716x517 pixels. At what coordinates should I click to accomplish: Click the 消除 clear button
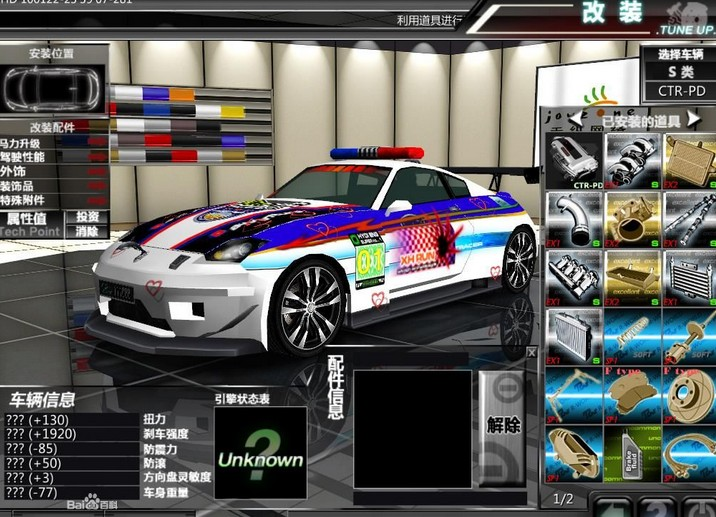click(87, 231)
